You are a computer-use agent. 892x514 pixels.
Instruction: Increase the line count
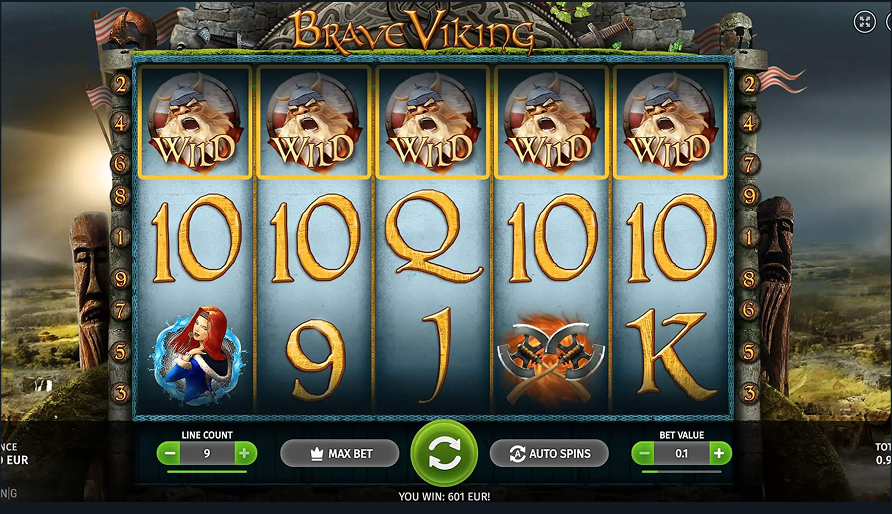(244, 453)
